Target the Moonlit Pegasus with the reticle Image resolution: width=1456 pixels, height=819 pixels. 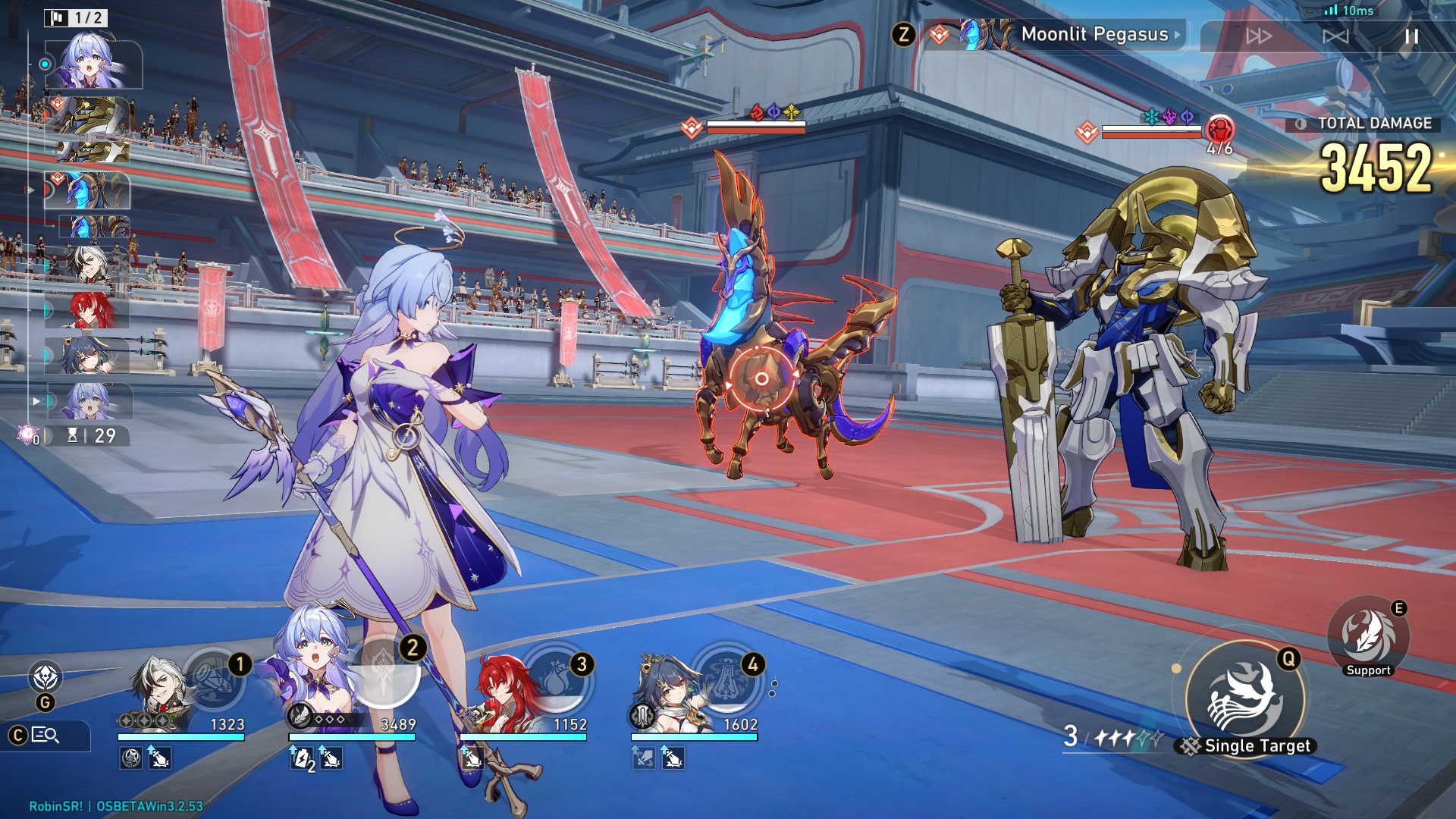(761, 378)
